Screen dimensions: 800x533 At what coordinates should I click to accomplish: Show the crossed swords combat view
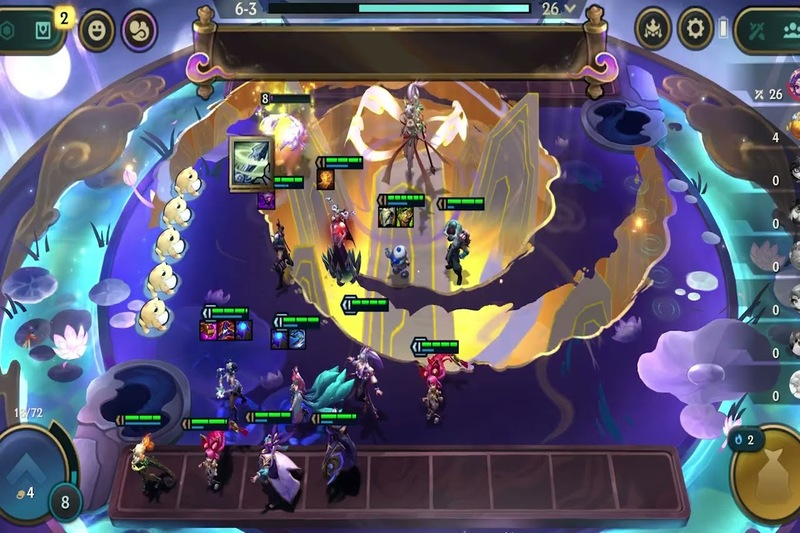point(757,30)
